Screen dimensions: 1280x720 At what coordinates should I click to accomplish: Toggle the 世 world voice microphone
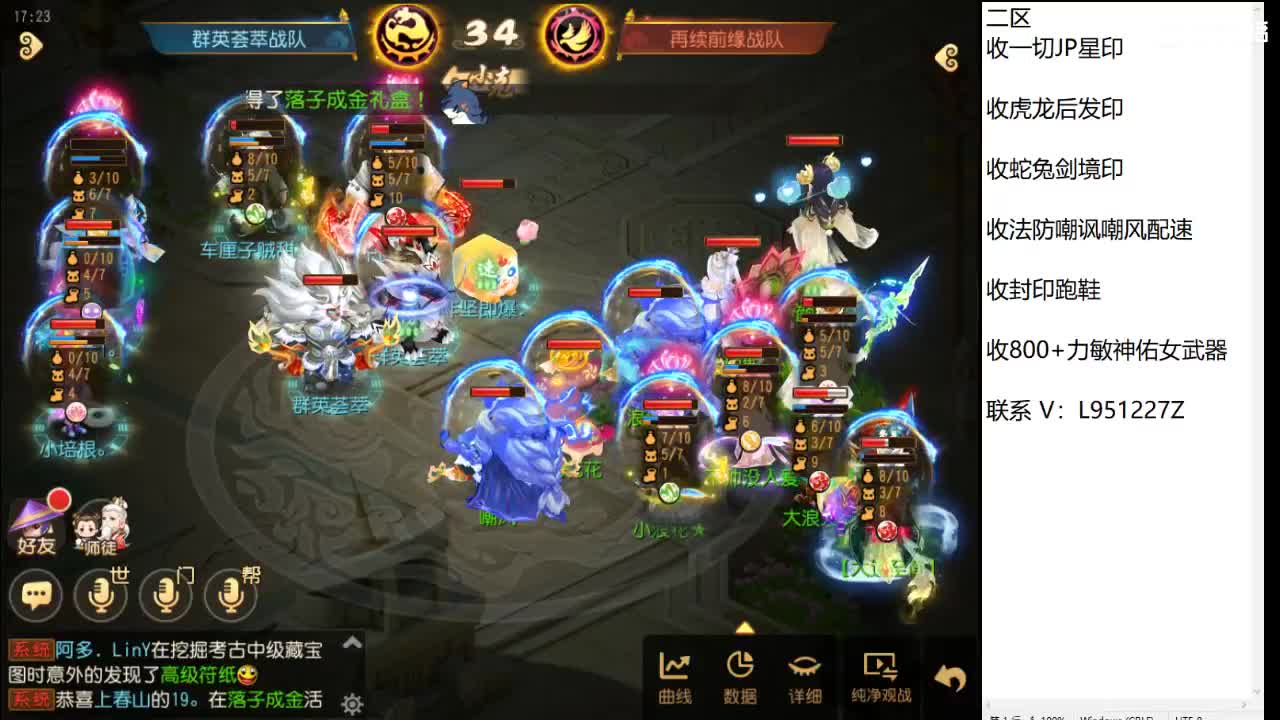pos(101,595)
